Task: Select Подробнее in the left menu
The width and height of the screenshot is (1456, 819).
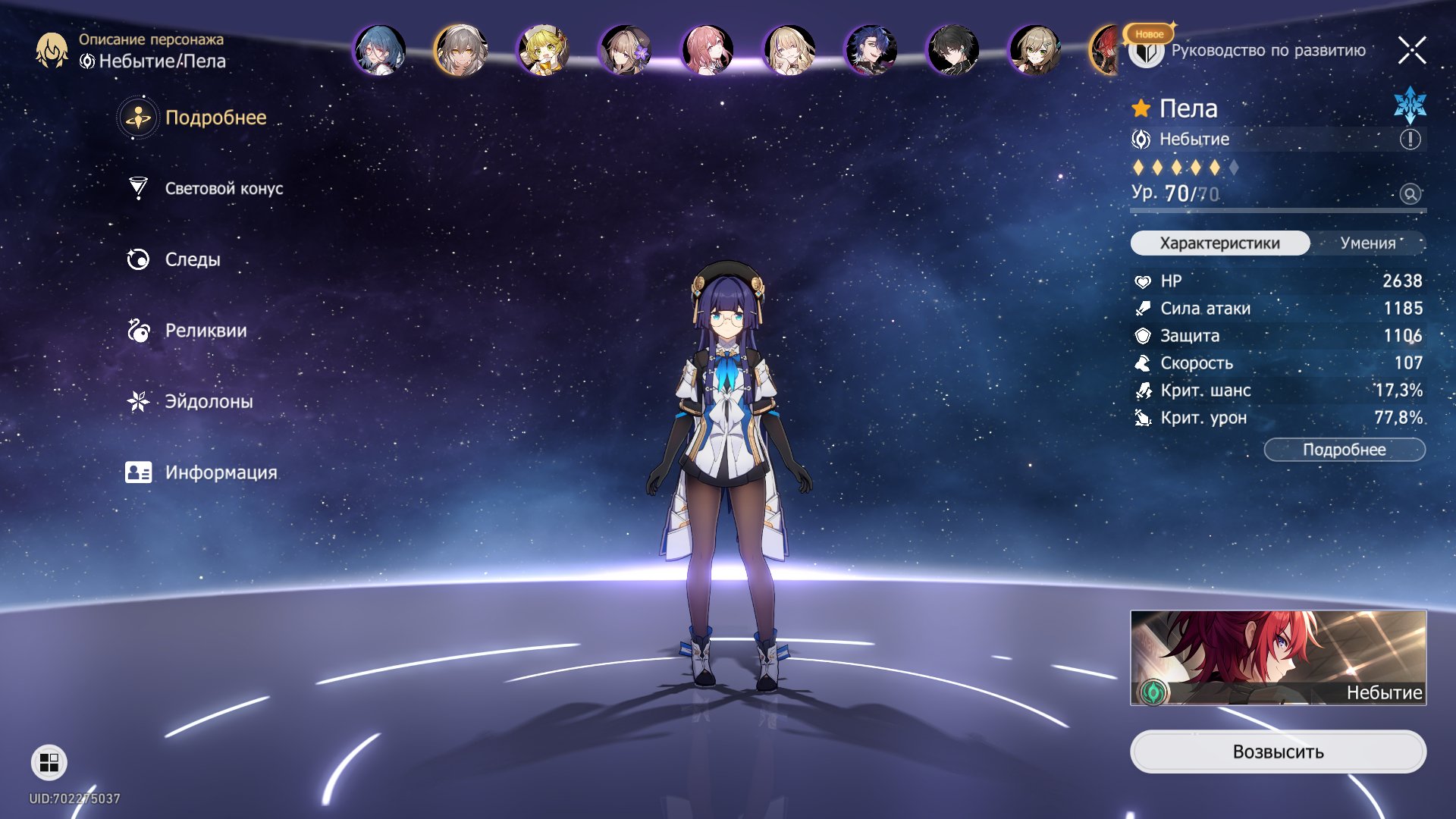Action: [215, 118]
